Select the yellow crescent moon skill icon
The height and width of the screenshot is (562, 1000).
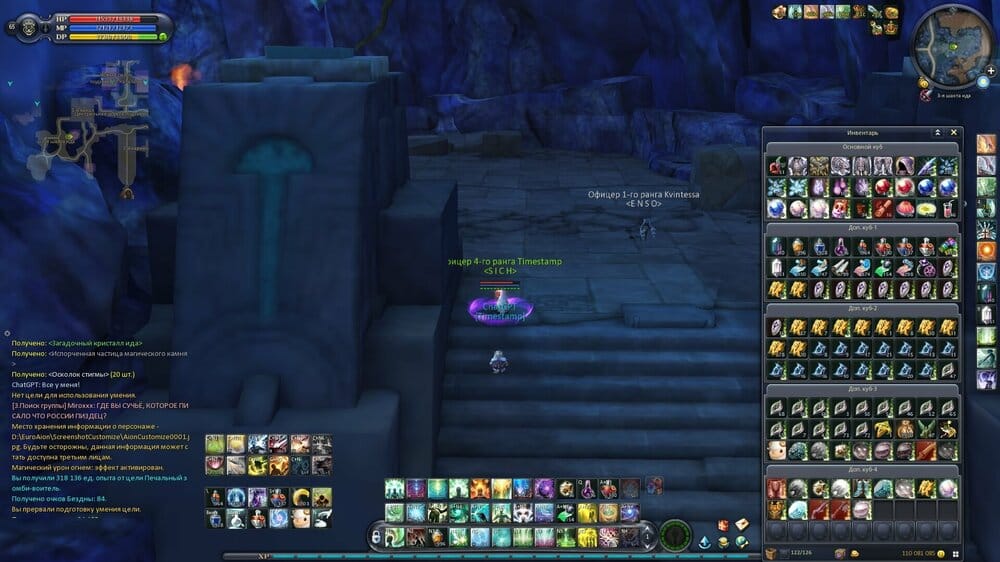pos(301,497)
